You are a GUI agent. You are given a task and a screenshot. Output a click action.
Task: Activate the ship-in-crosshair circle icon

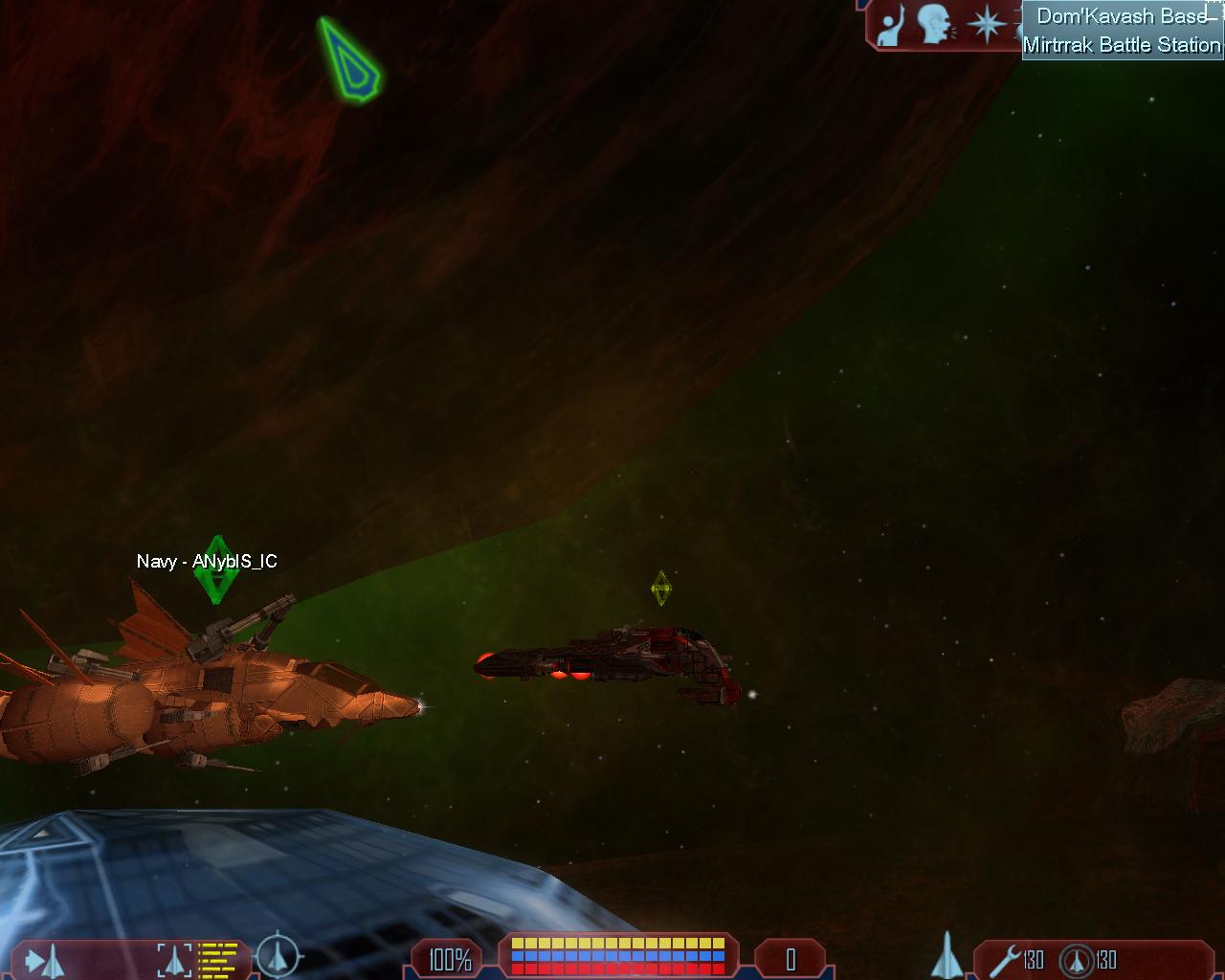(278, 955)
